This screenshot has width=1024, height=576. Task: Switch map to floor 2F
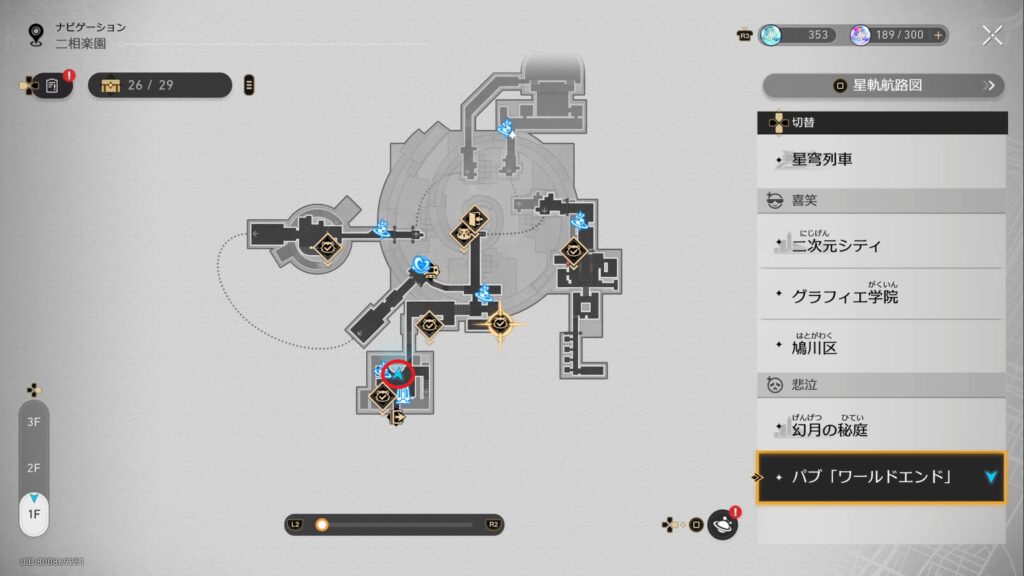click(34, 468)
